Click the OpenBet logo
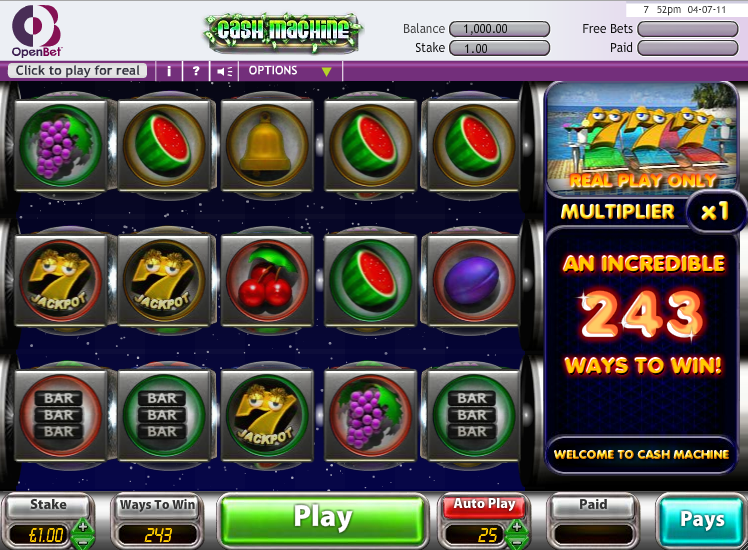This screenshot has width=748, height=550. click(37, 31)
